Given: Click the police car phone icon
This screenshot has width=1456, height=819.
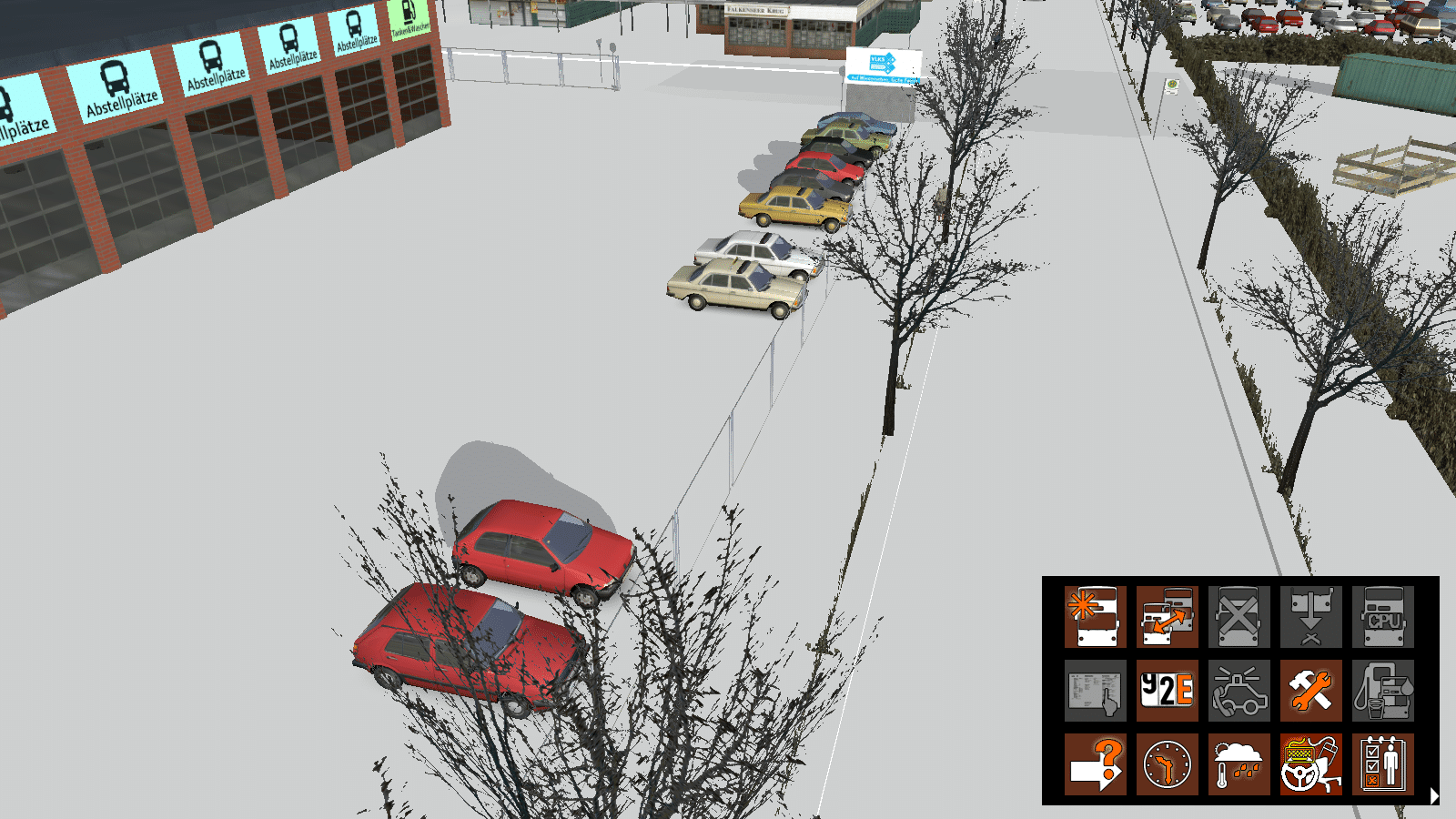Looking at the screenshot, I should click(1239, 691).
